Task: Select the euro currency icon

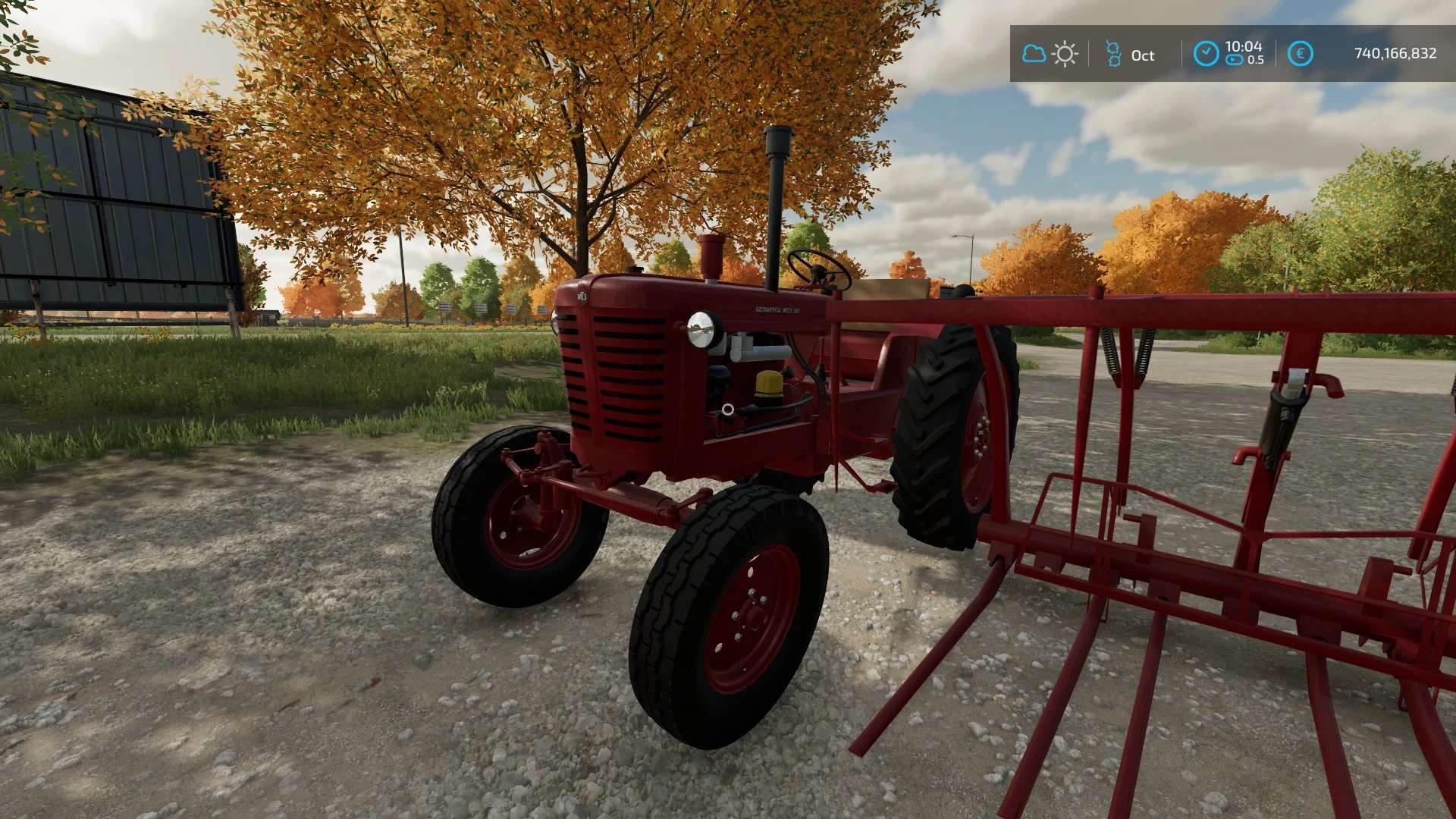Action: (x=1300, y=54)
